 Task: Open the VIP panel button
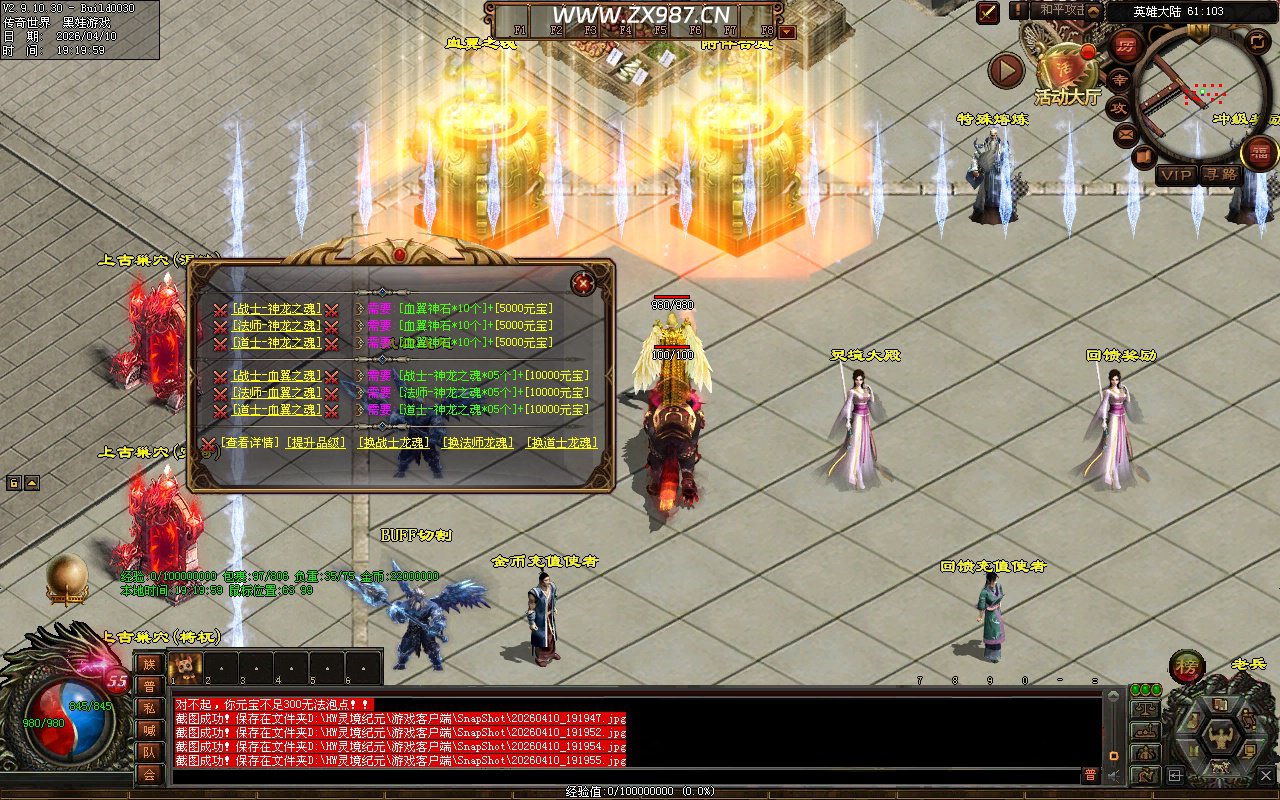(1176, 175)
